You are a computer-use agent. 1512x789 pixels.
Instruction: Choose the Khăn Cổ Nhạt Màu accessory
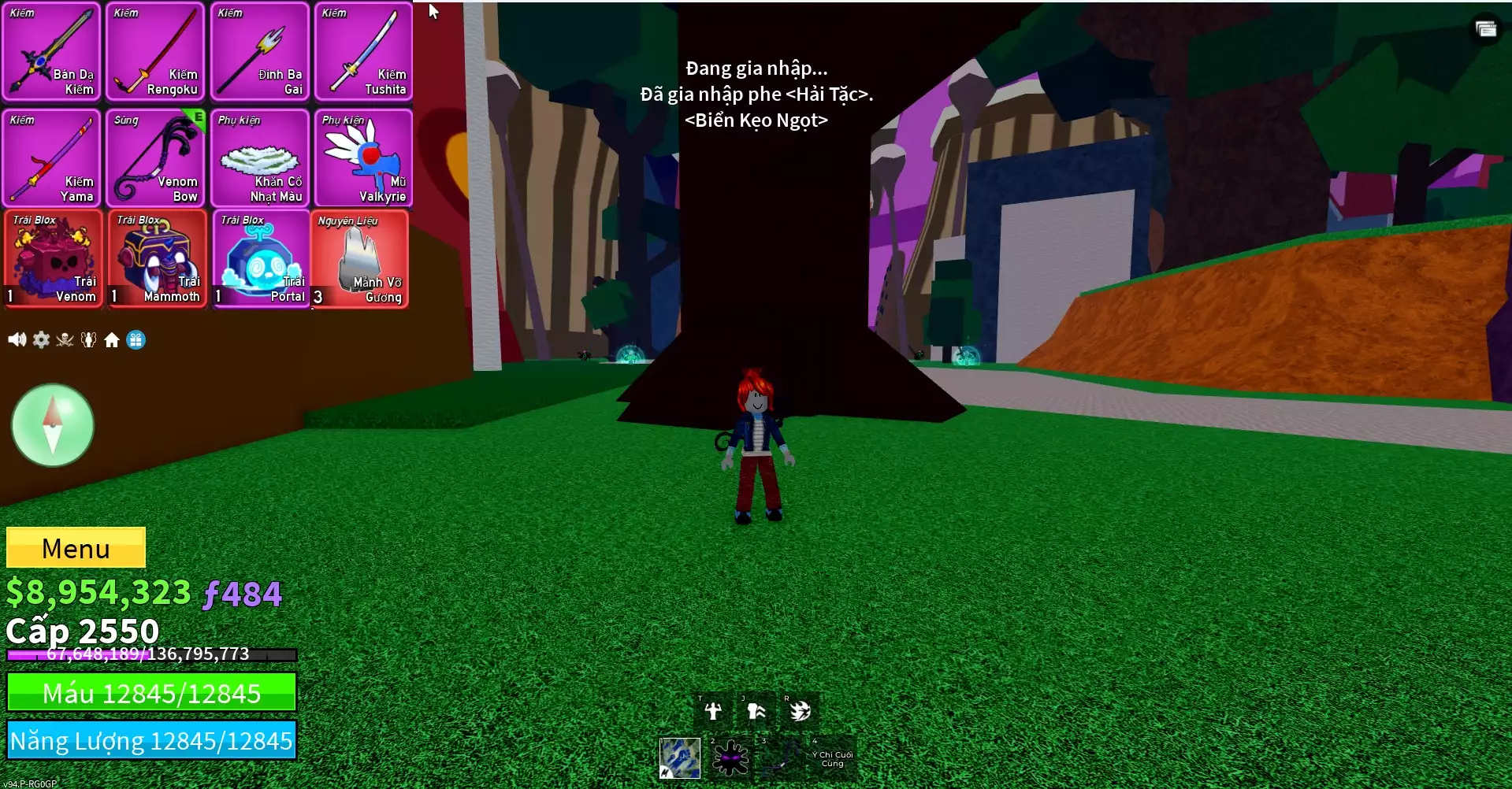[x=259, y=158]
